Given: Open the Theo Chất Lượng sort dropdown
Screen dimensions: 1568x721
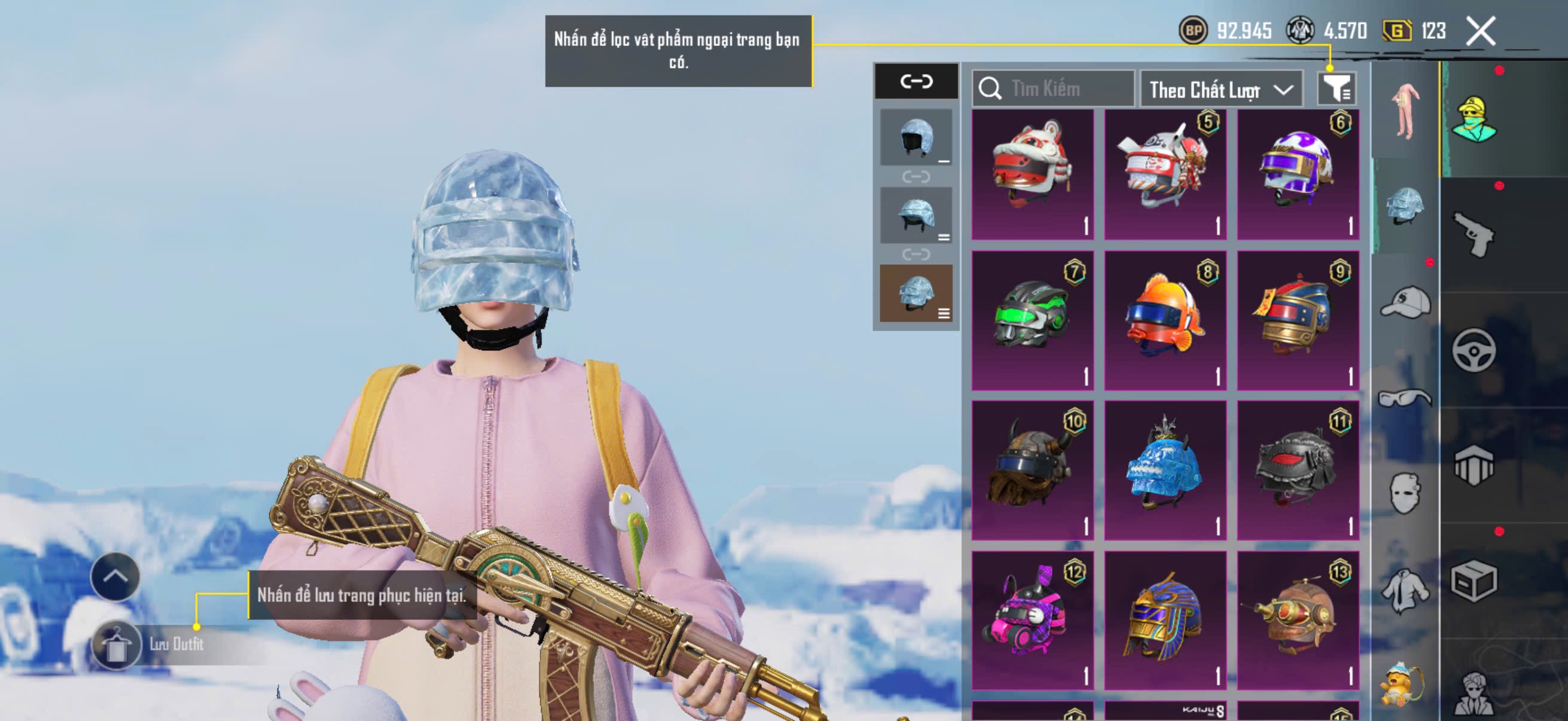Looking at the screenshot, I should pos(1221,90).
